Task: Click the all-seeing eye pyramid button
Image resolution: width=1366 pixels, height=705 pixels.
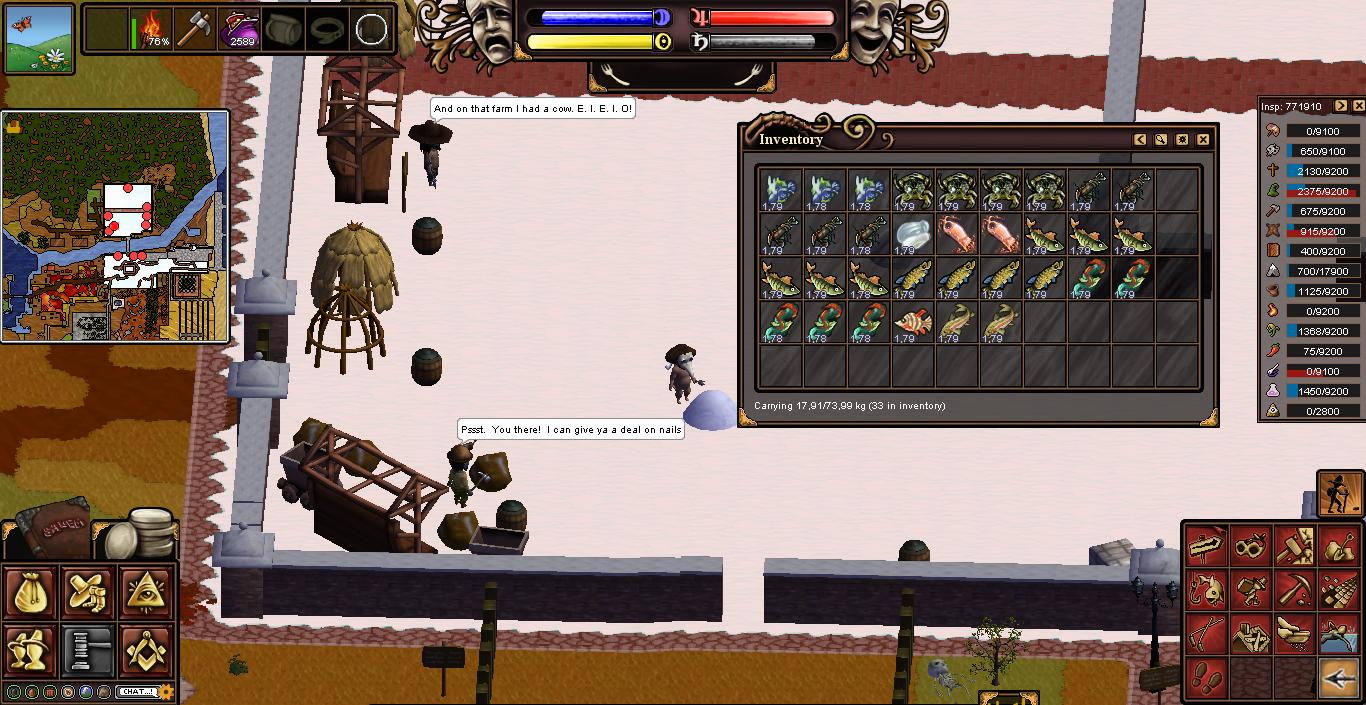Action: tap(147, 593)
